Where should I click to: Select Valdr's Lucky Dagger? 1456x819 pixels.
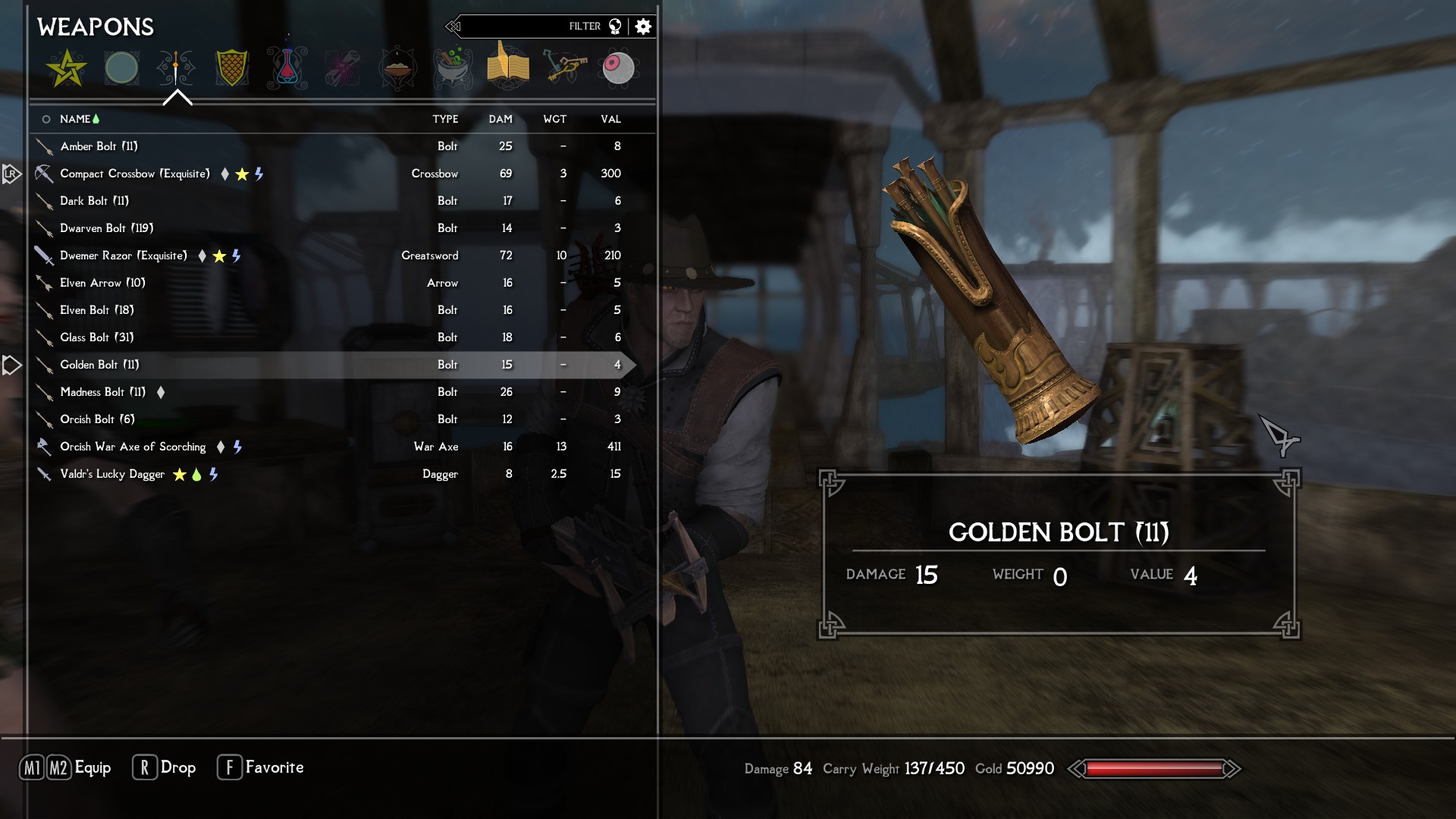[x=112, y=474]
